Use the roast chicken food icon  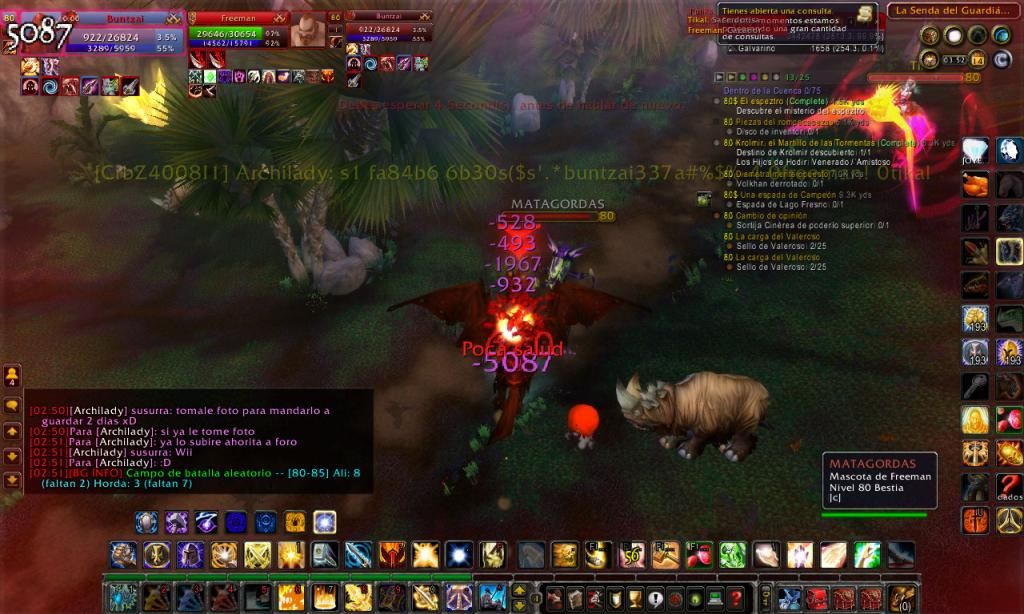[976, 186]
